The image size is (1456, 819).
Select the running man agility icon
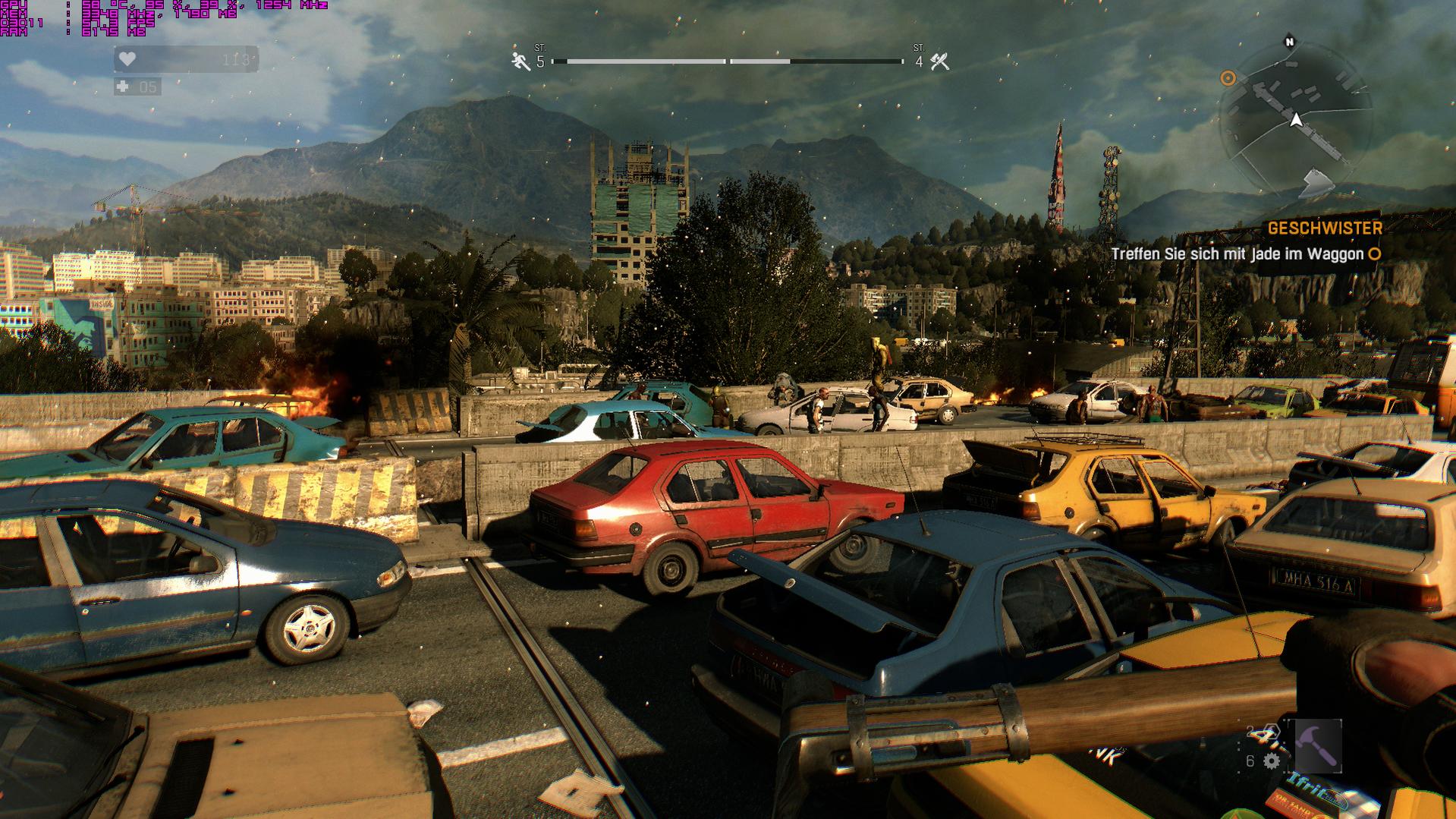pyautogui.click(x=520, y=61)
